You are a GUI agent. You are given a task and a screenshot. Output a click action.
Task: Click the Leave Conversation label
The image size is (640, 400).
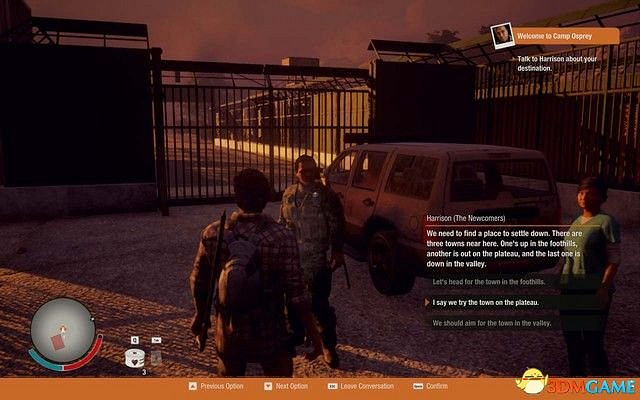[366, 386]
